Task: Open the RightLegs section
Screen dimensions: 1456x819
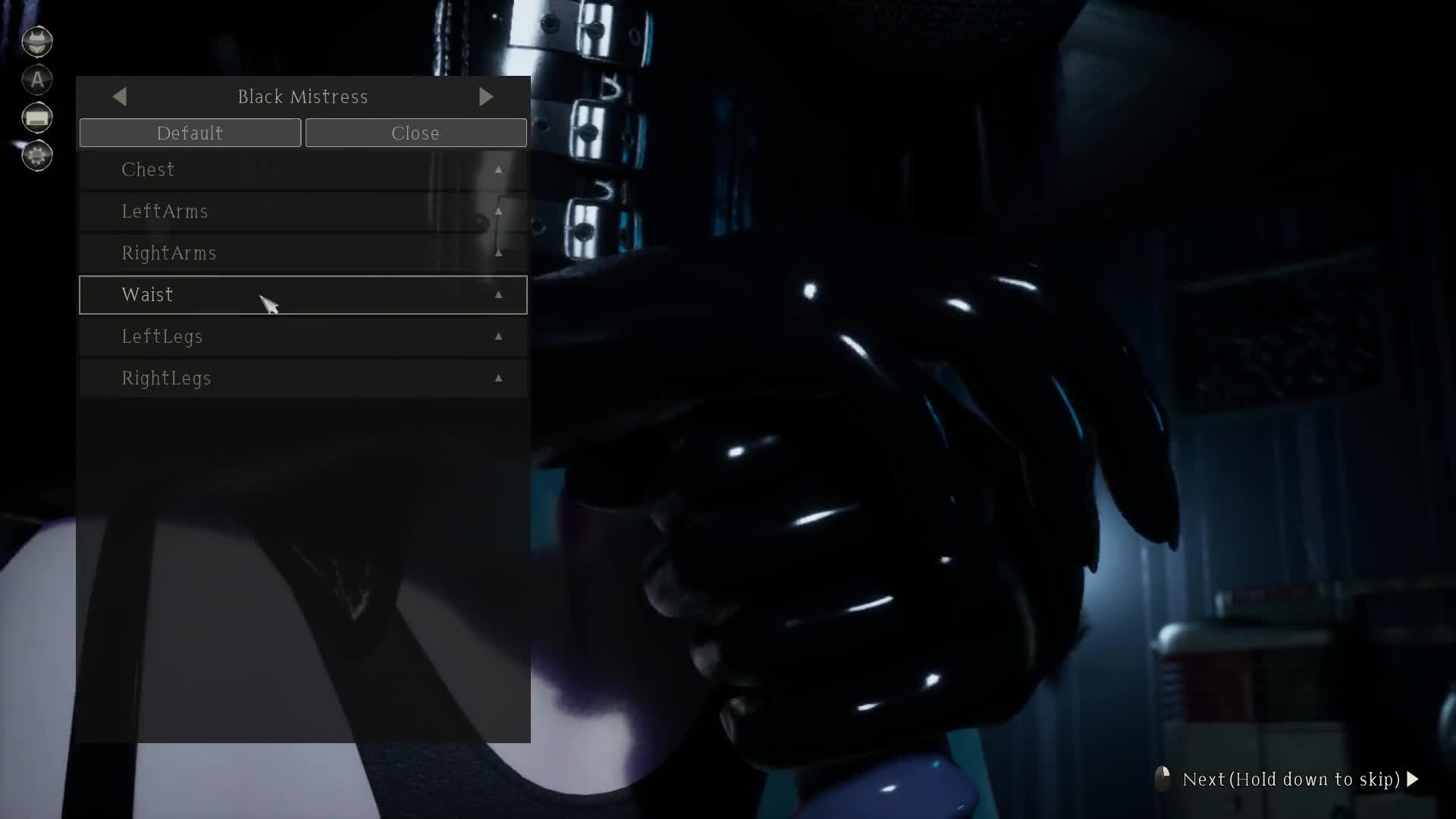Action: pyautogui.click(x=303, y=378)
